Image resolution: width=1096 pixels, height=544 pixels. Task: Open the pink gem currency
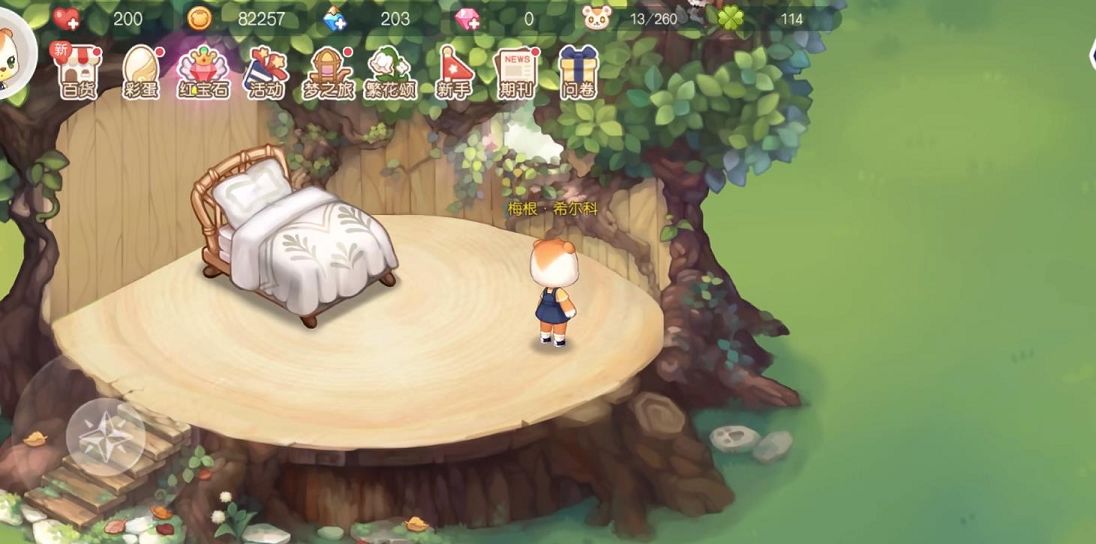click(467, 18)
